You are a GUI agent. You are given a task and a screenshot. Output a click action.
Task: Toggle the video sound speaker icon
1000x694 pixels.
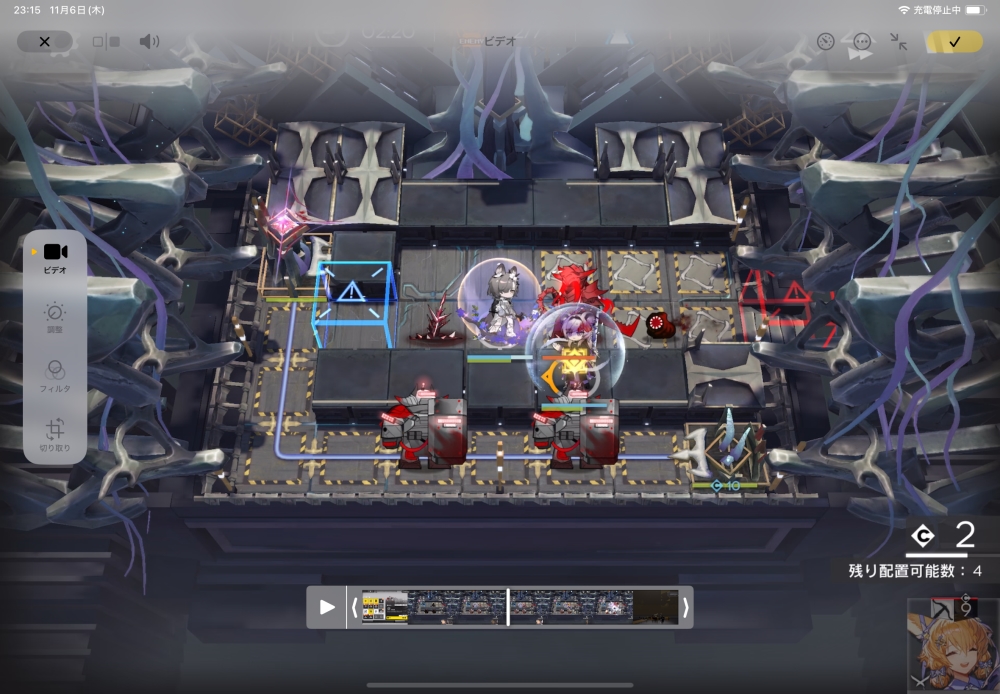coord(149,42)
